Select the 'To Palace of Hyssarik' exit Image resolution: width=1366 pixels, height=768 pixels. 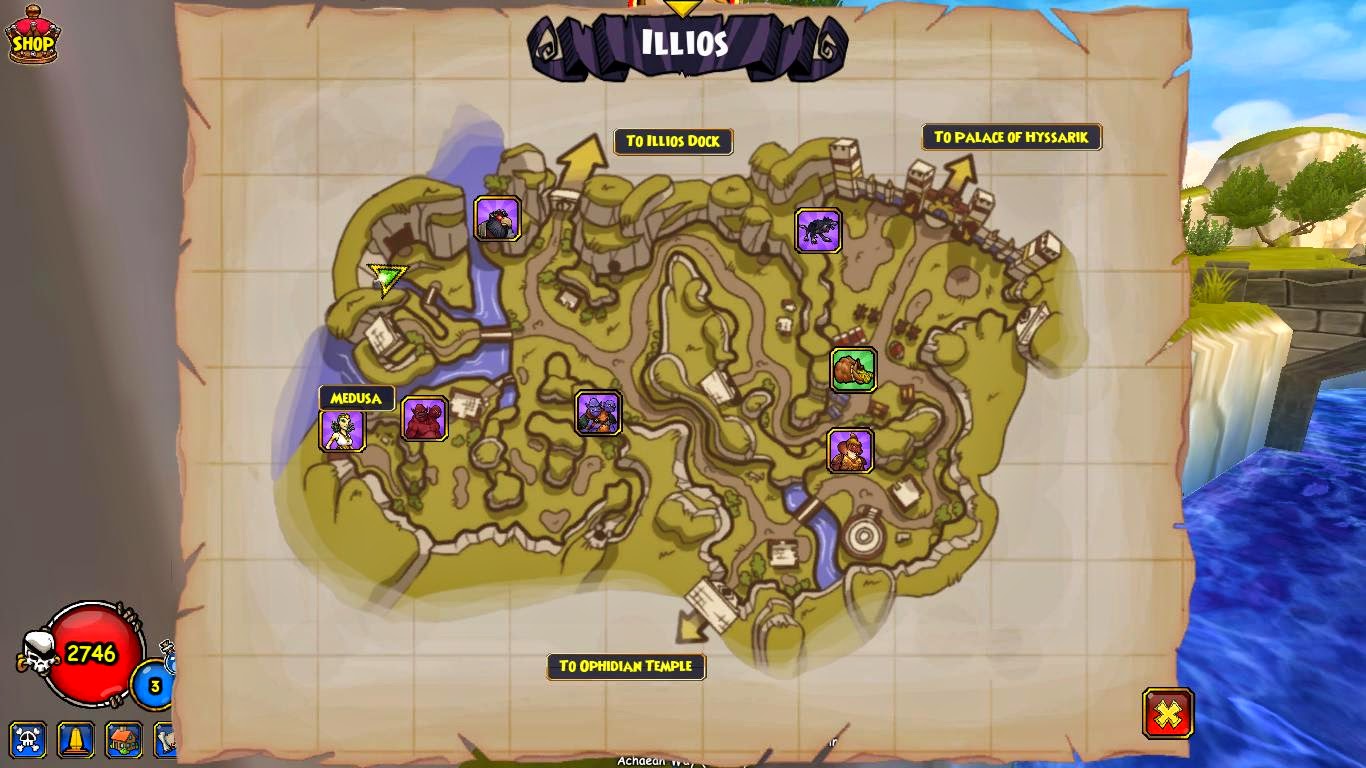point(1011,137)
